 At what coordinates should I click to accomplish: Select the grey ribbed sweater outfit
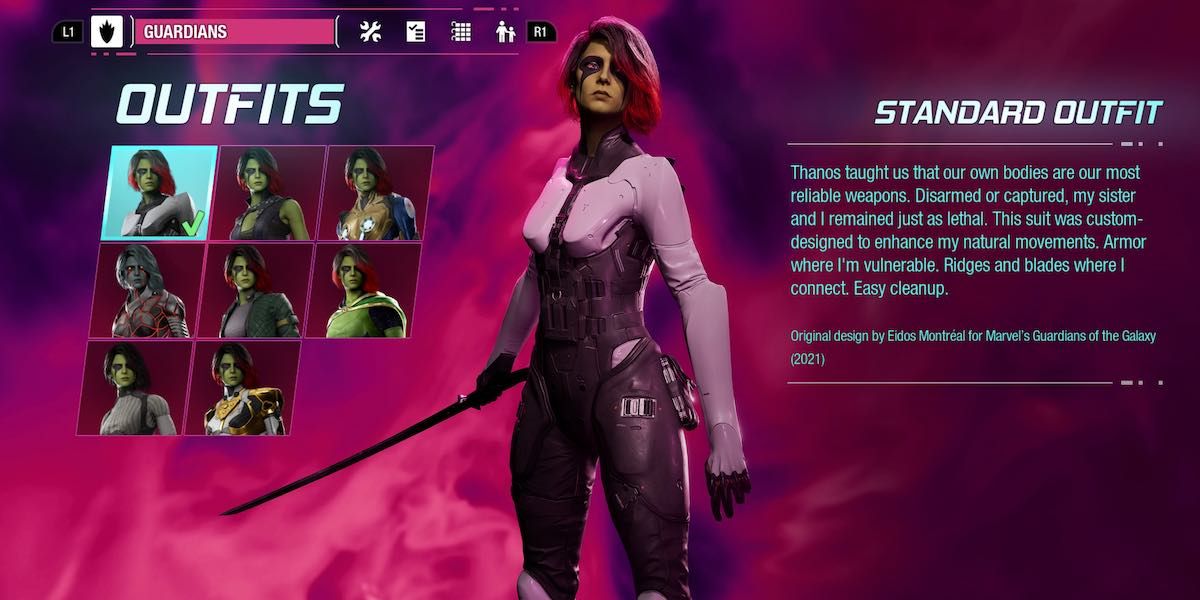click(133, 388)
